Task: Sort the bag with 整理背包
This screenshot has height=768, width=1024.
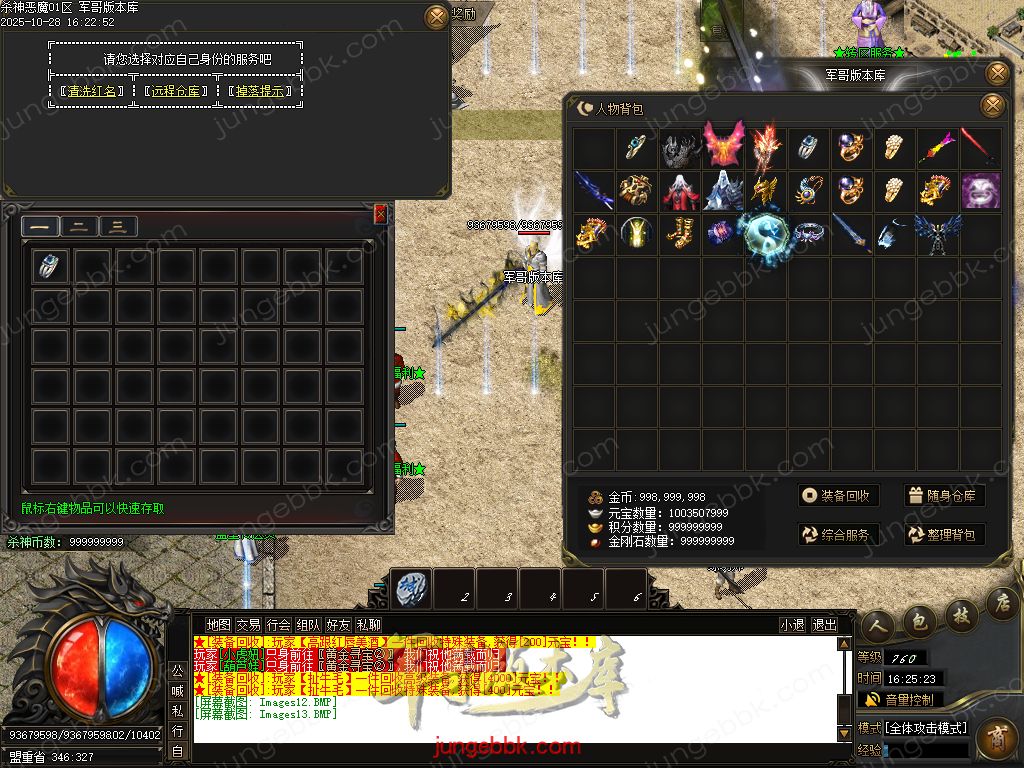Action: click(944, 535)
